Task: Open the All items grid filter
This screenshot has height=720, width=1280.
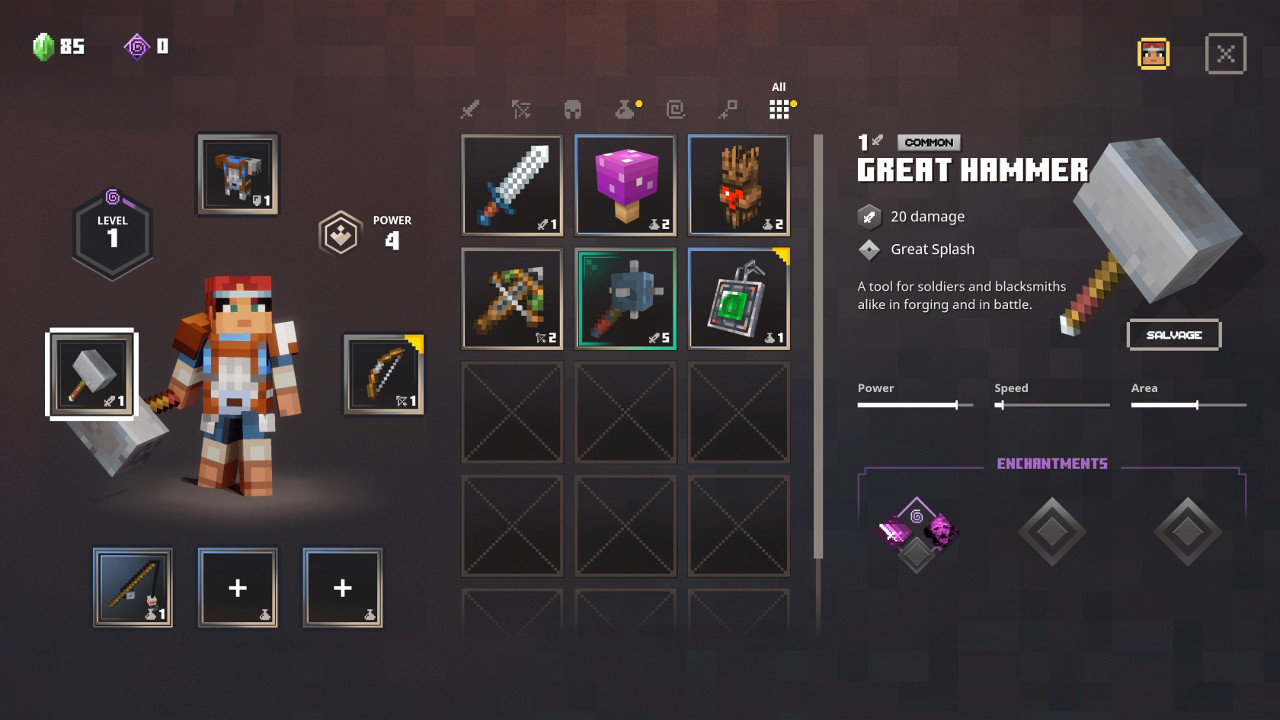Action: pyautogui.click(x=779, y=108)
